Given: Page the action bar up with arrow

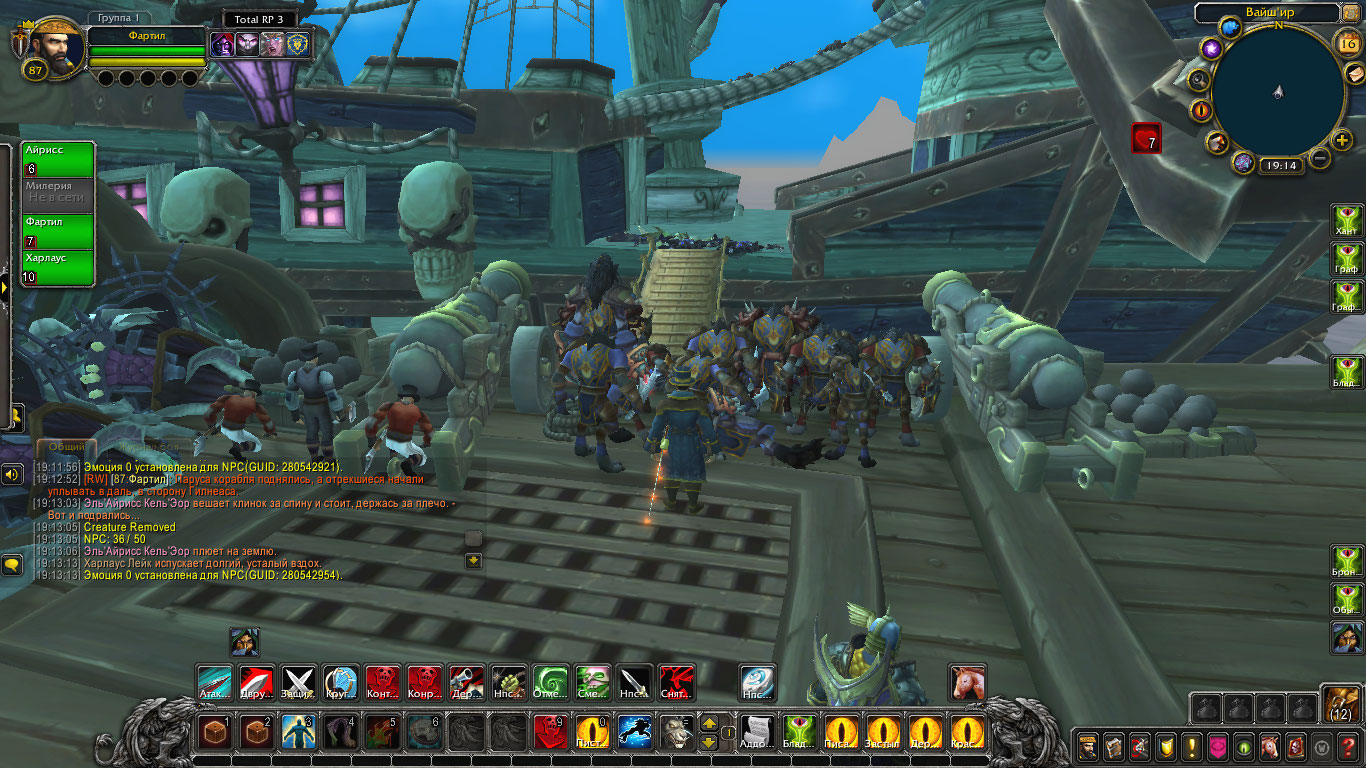Looking at the screenshot, I should [708, 722].
